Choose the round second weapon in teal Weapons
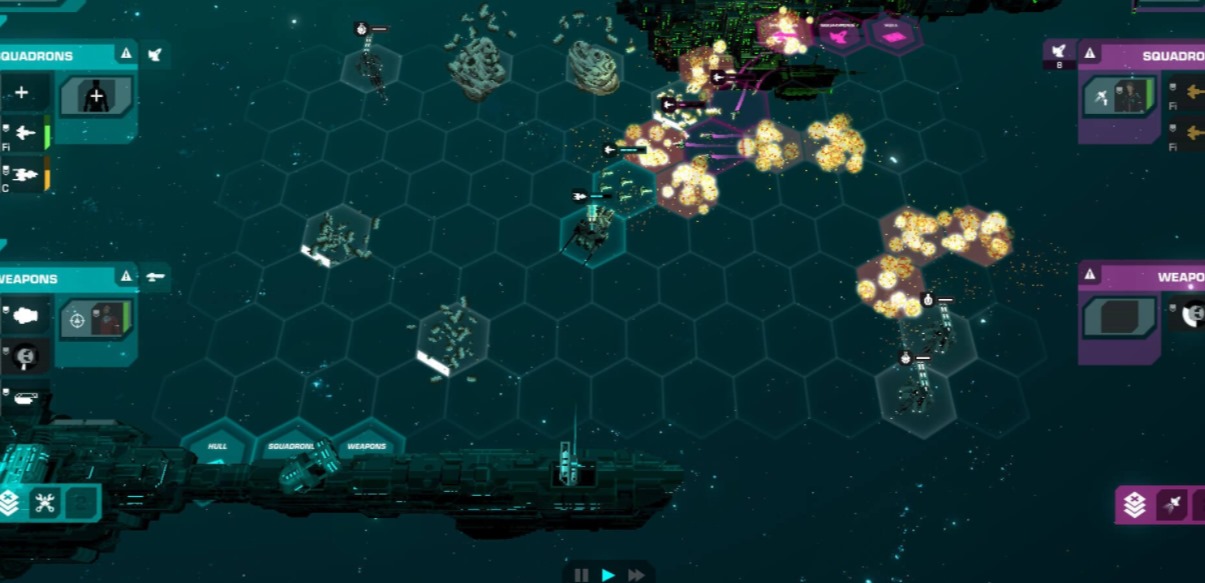 click(x=24, y=354)
